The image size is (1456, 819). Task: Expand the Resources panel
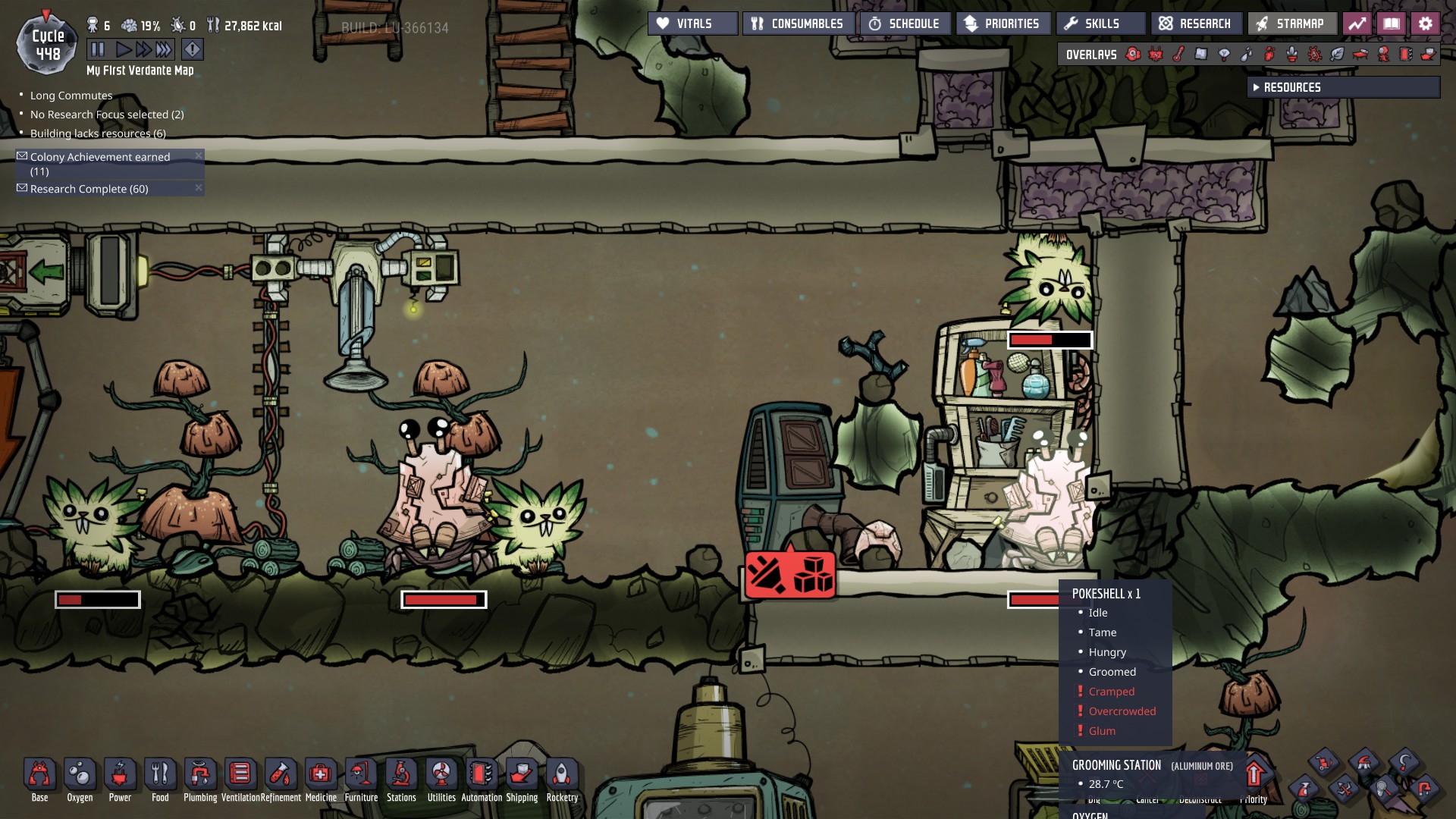[x=1343, y=87]
